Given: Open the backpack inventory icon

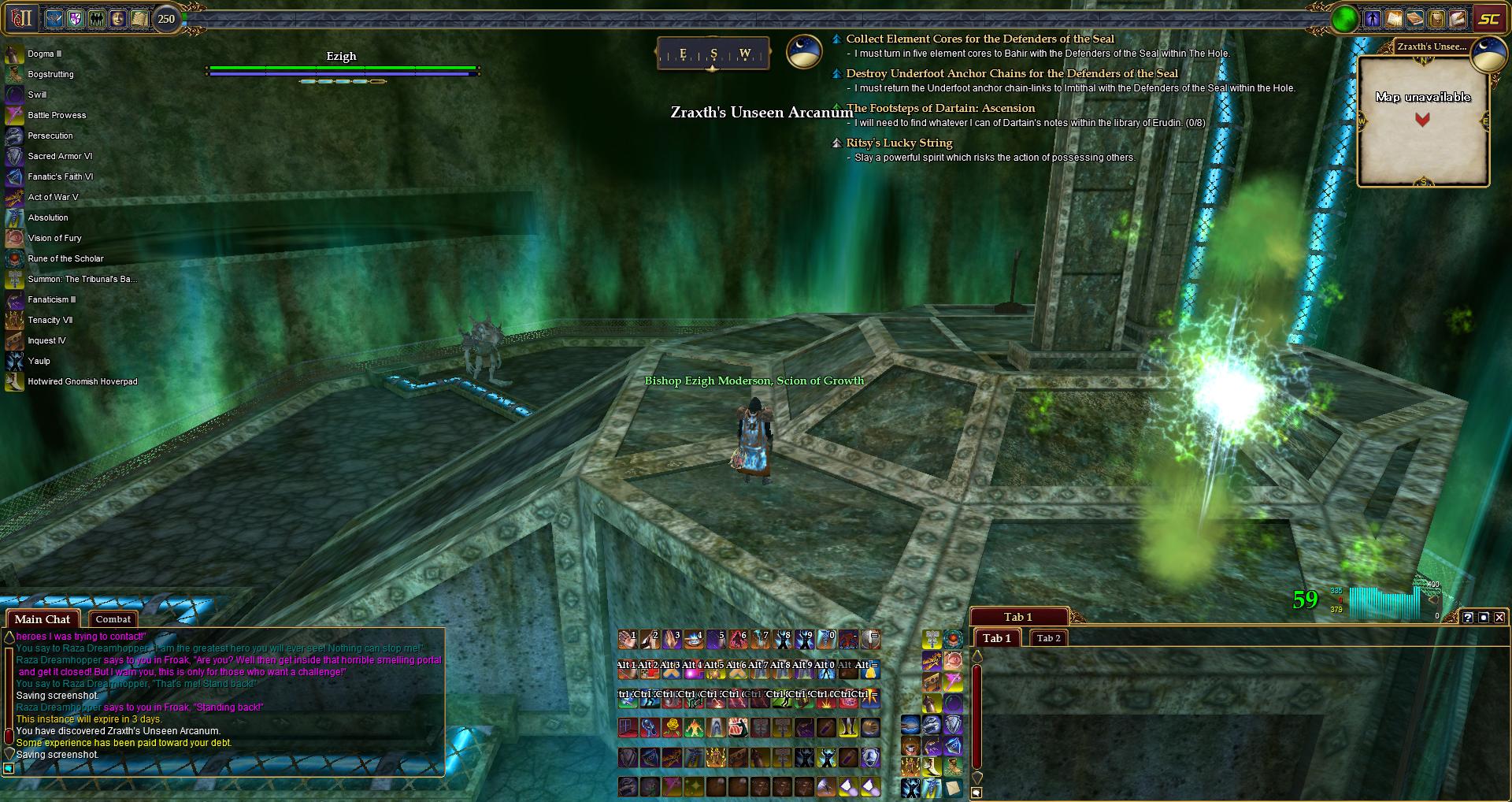Looking at the screenshot, I should click(x=1436, y=19).
